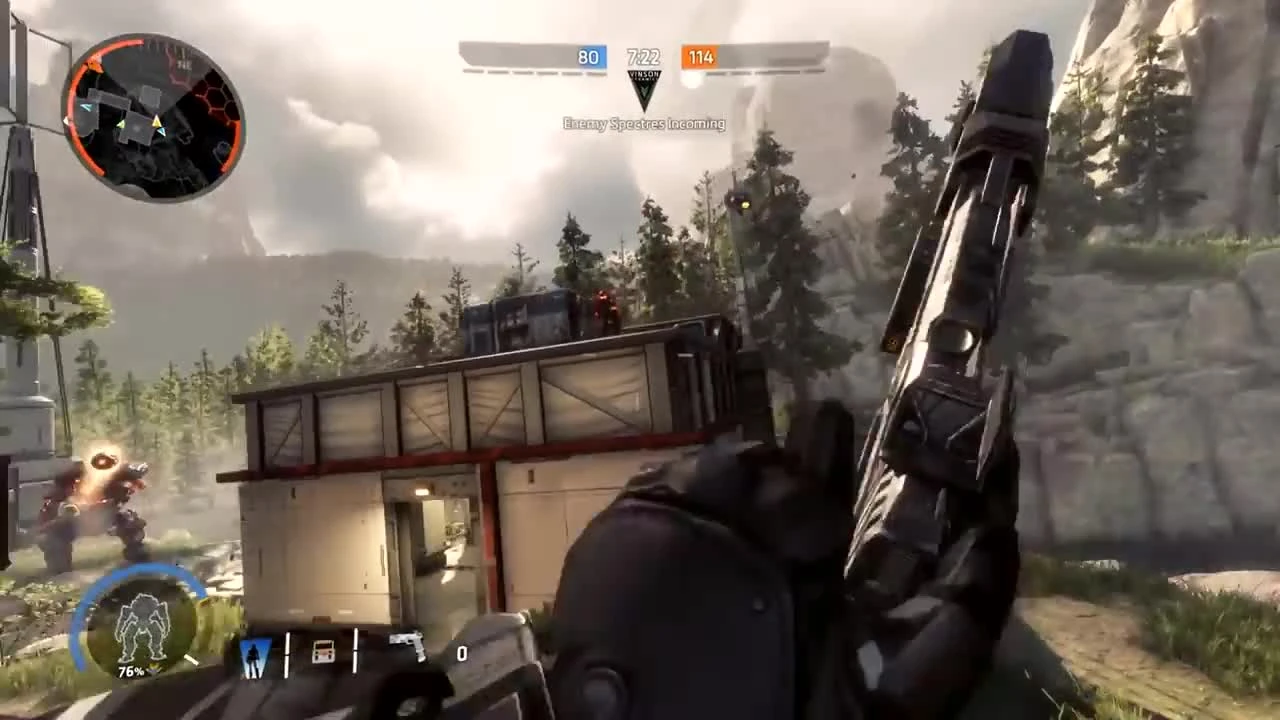Click the pistol ammo counter showing 0
This screenshot has height=720, width=1280.
coord(462,654)
